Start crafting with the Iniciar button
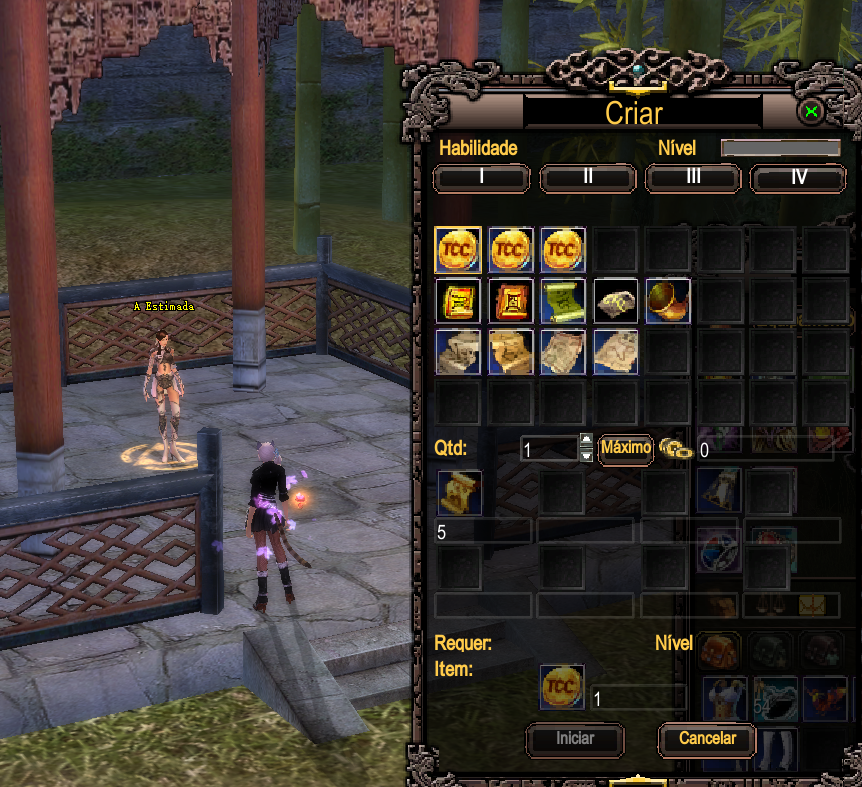 (575, 739)
